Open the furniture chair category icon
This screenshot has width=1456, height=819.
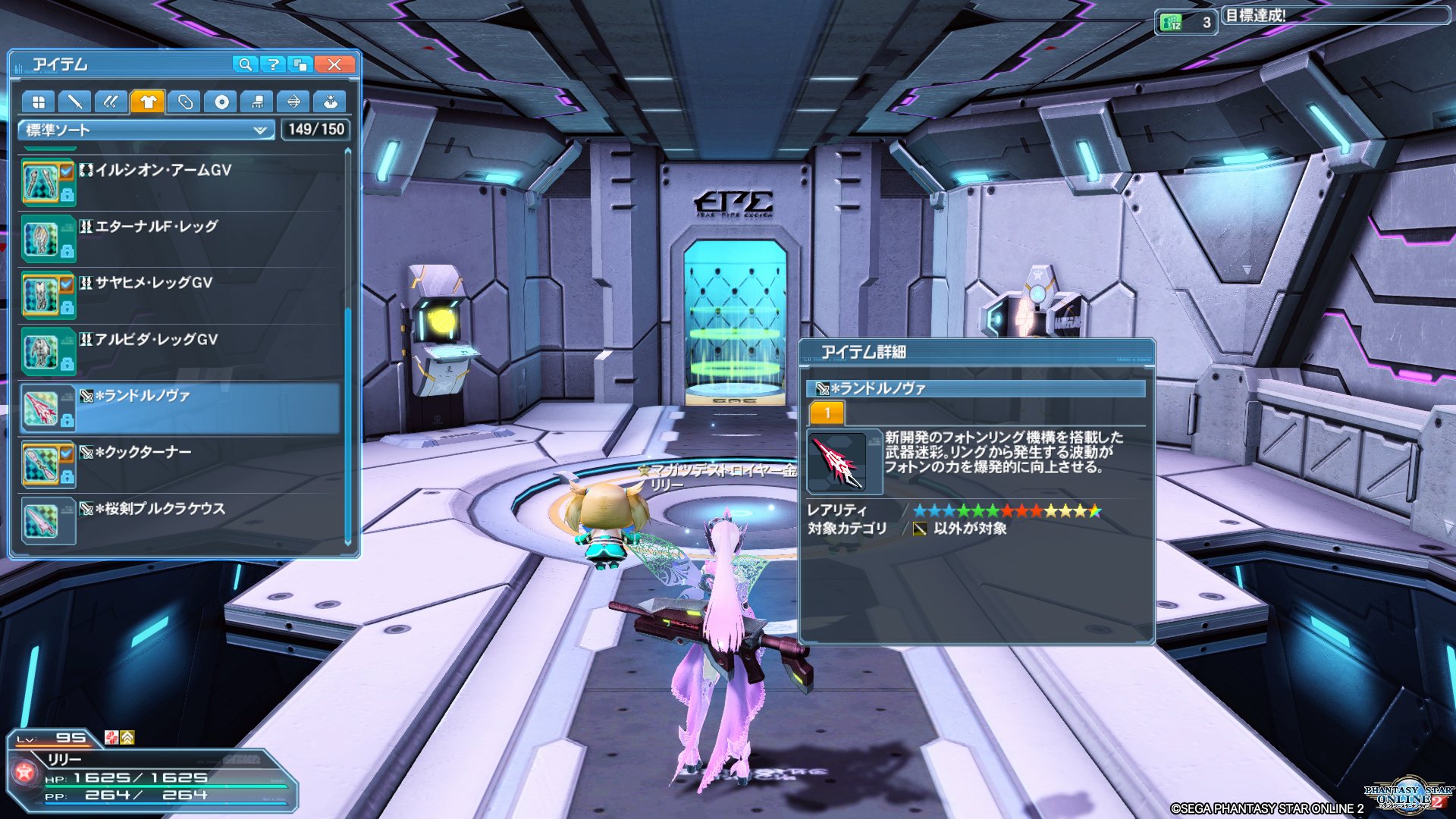tap(258, 101)
